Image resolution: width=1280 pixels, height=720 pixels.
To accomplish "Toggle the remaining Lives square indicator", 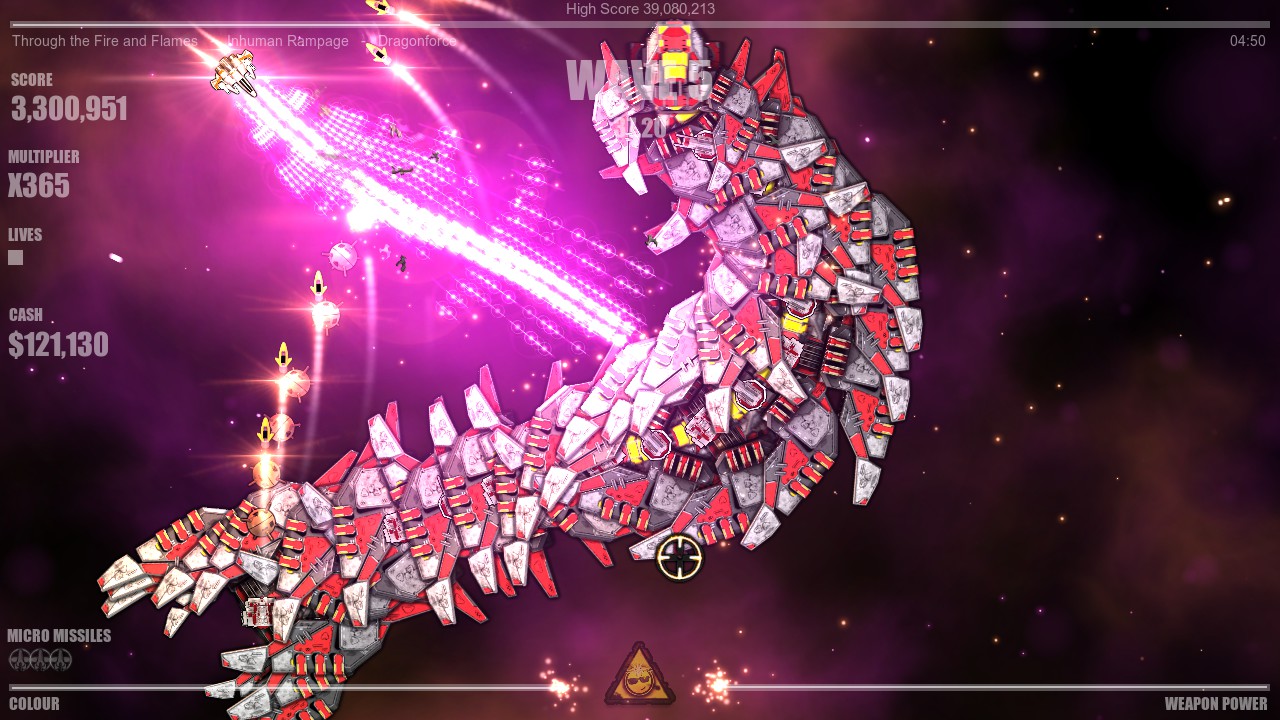I will pyautogui.click(x=15, y=257).
